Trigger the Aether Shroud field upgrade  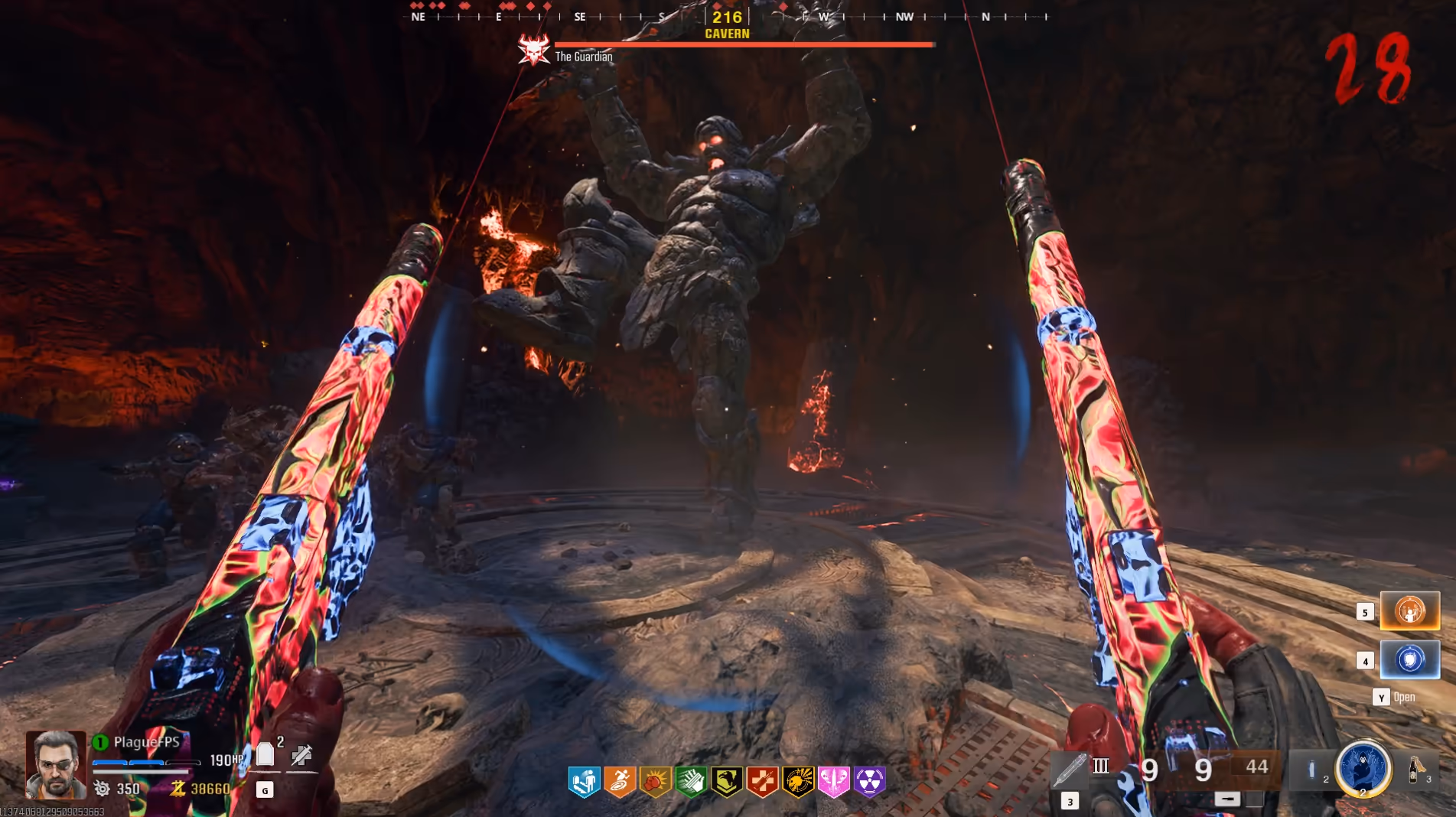tap(1363, 768)
